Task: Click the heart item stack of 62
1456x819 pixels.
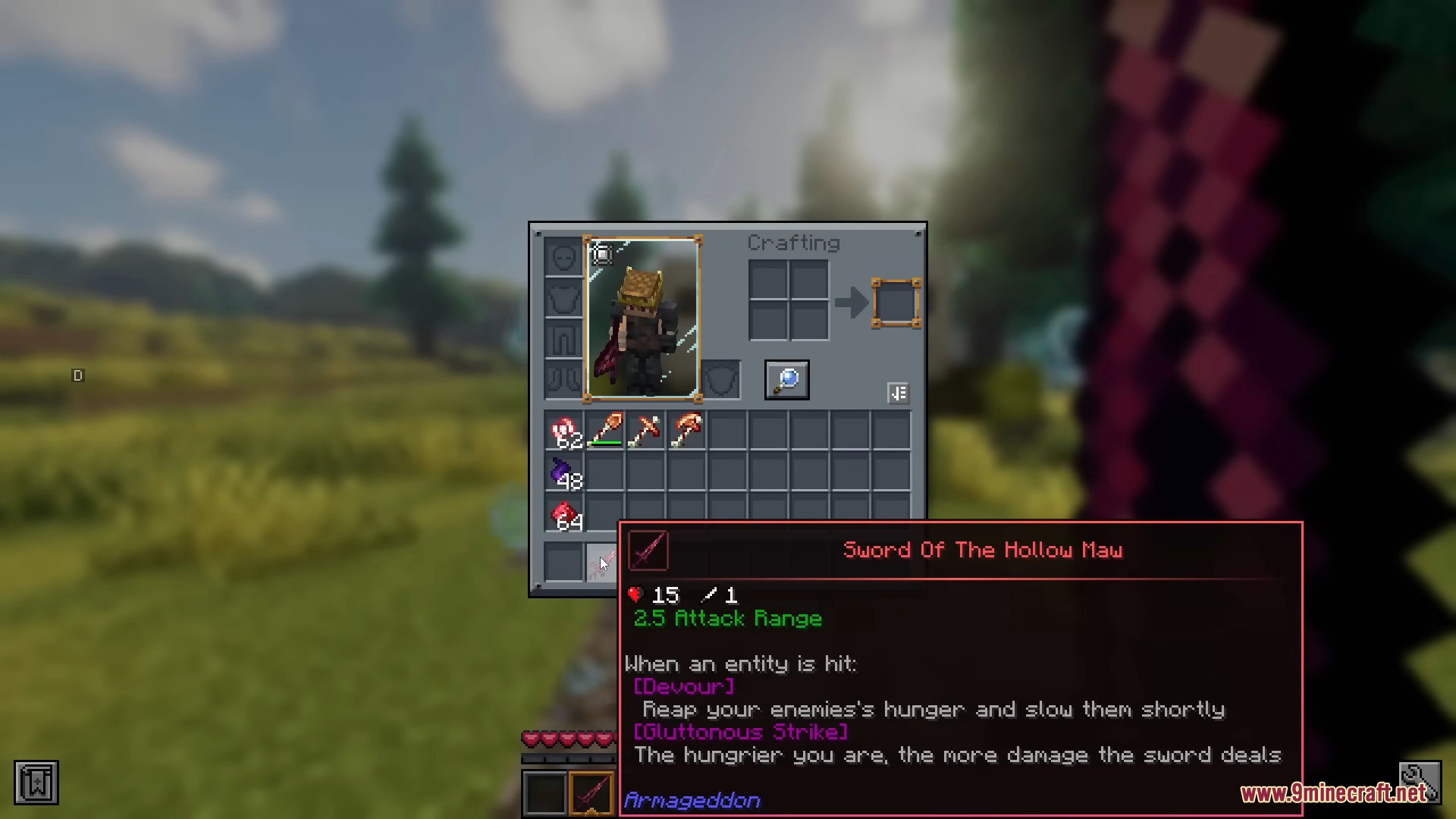Action: coord(564,431)
